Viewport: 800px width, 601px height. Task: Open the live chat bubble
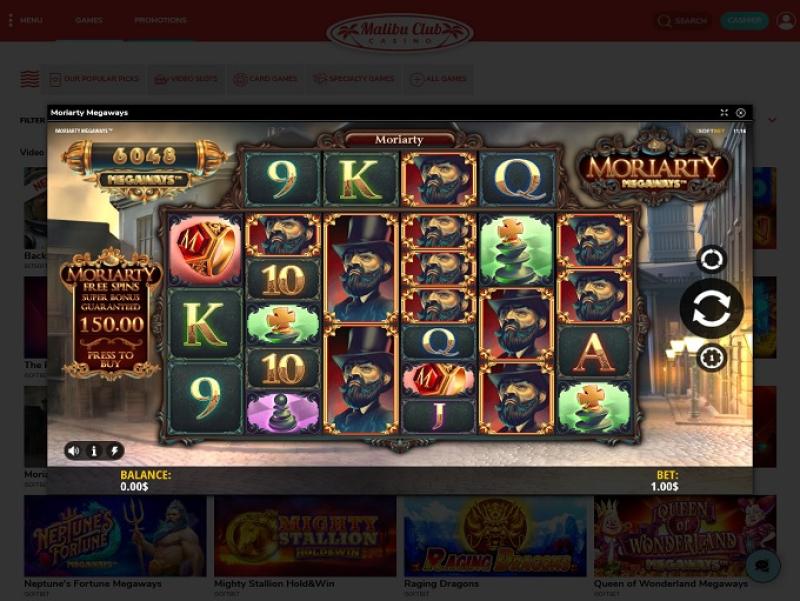click(763, 564)
